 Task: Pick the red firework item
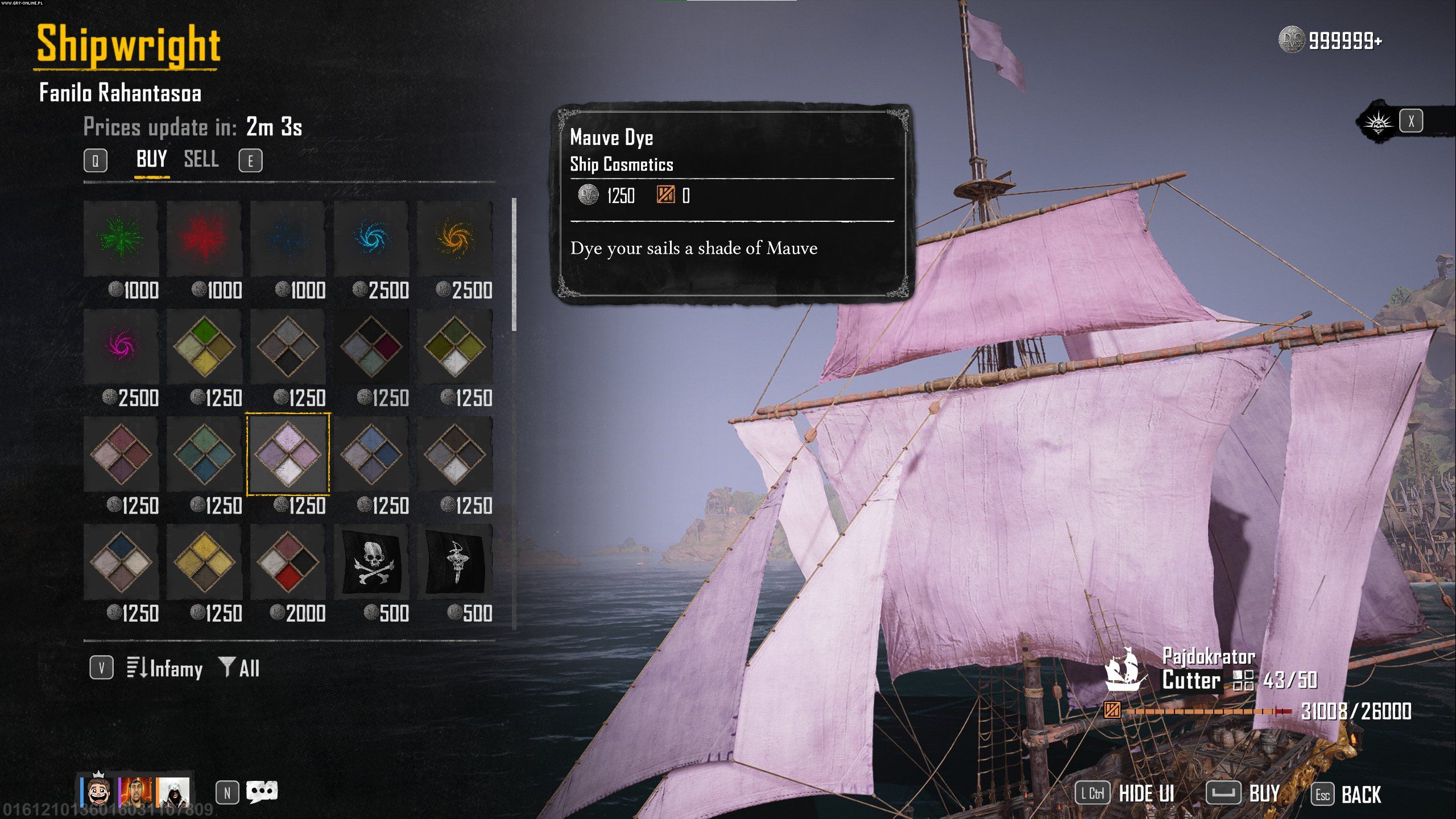click(204, 238)
